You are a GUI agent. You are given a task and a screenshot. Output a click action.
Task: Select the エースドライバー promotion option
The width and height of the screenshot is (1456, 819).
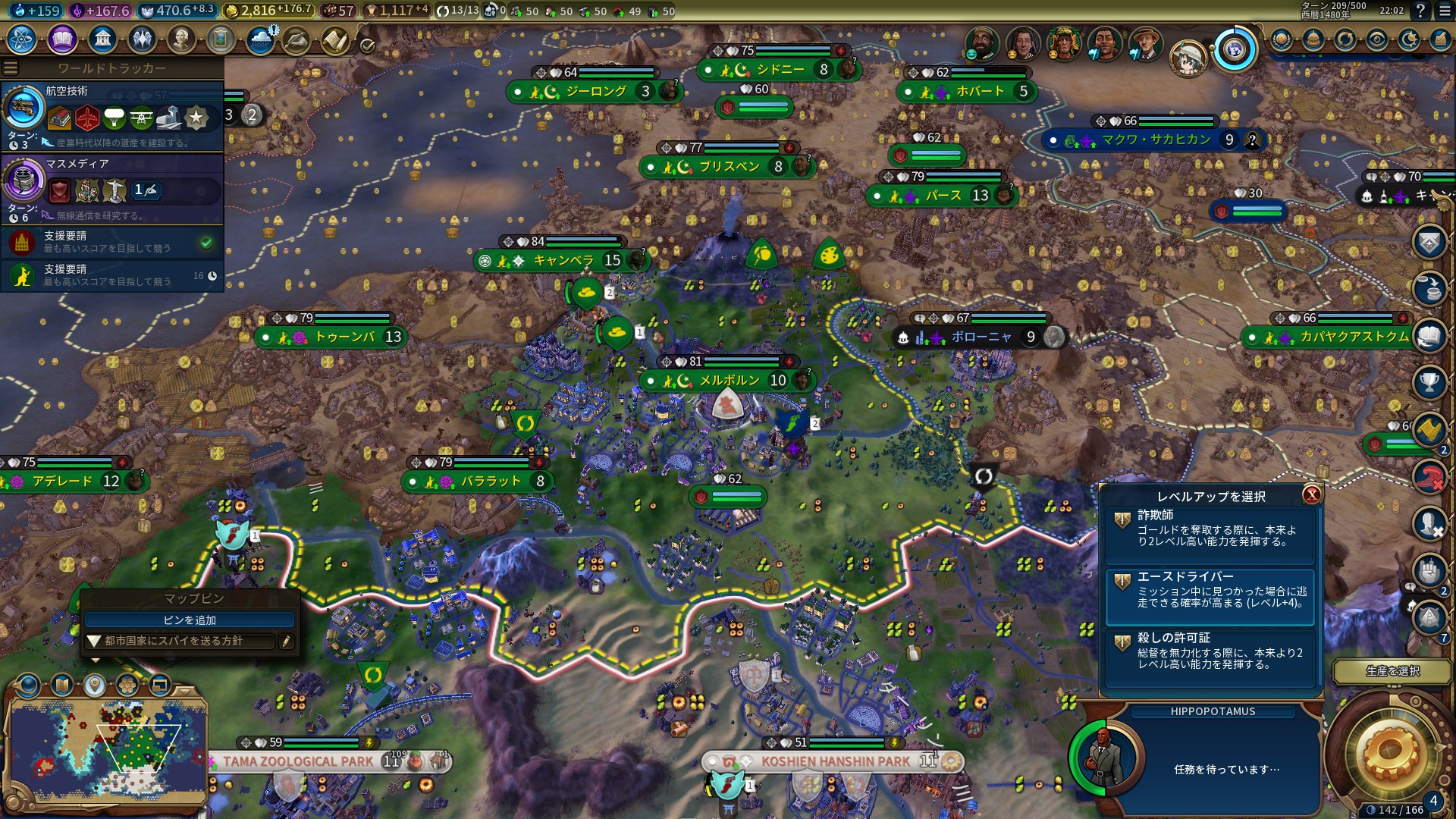click(x=1210, y=590)
